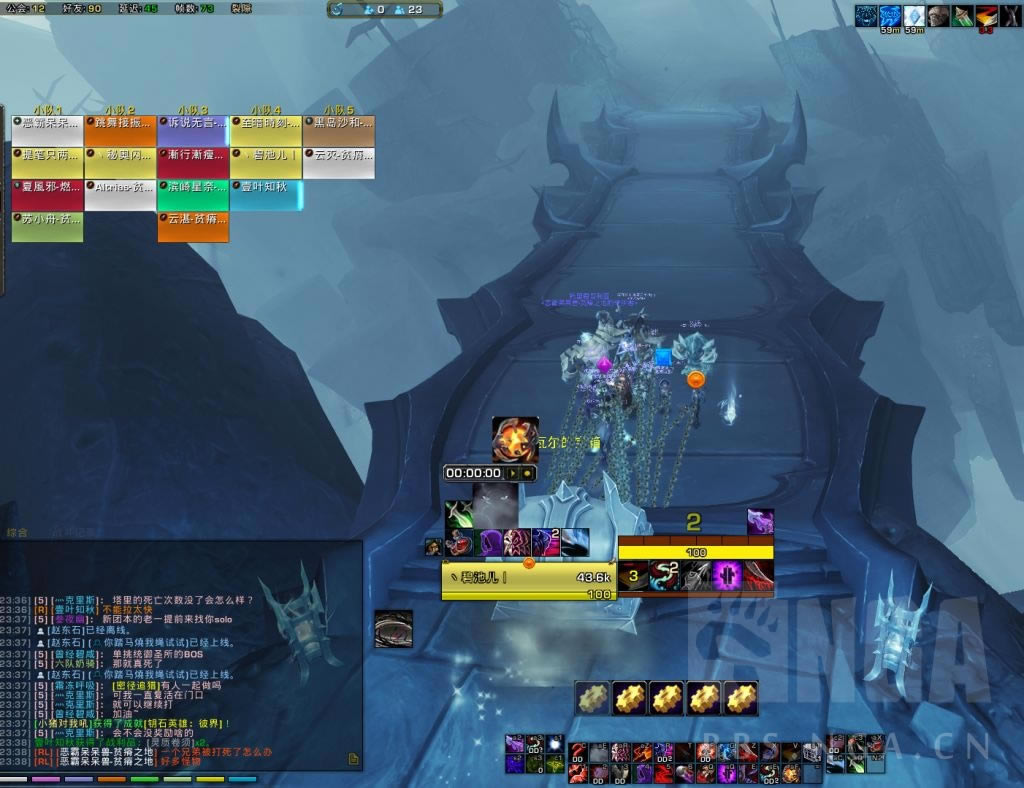The width and height of the screenshot is (1024, 788).
Task: Target raid member 黑岛沙和 in group 5
Action: click(x=338, y=131)
